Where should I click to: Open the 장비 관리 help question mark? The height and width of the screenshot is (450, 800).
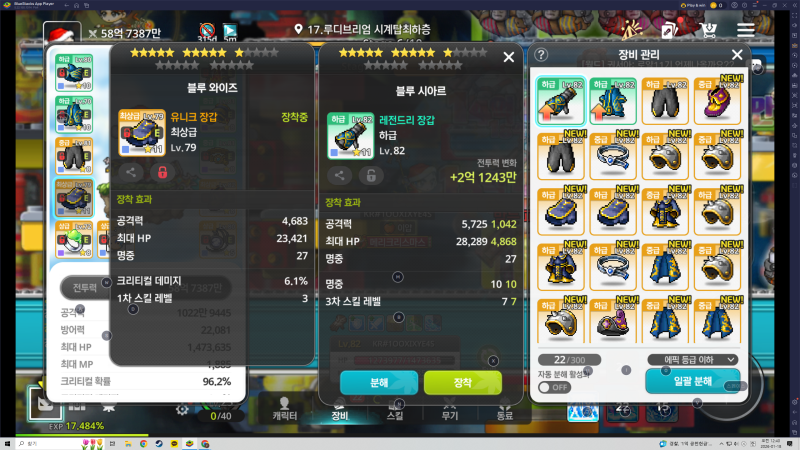coord(542,55)
